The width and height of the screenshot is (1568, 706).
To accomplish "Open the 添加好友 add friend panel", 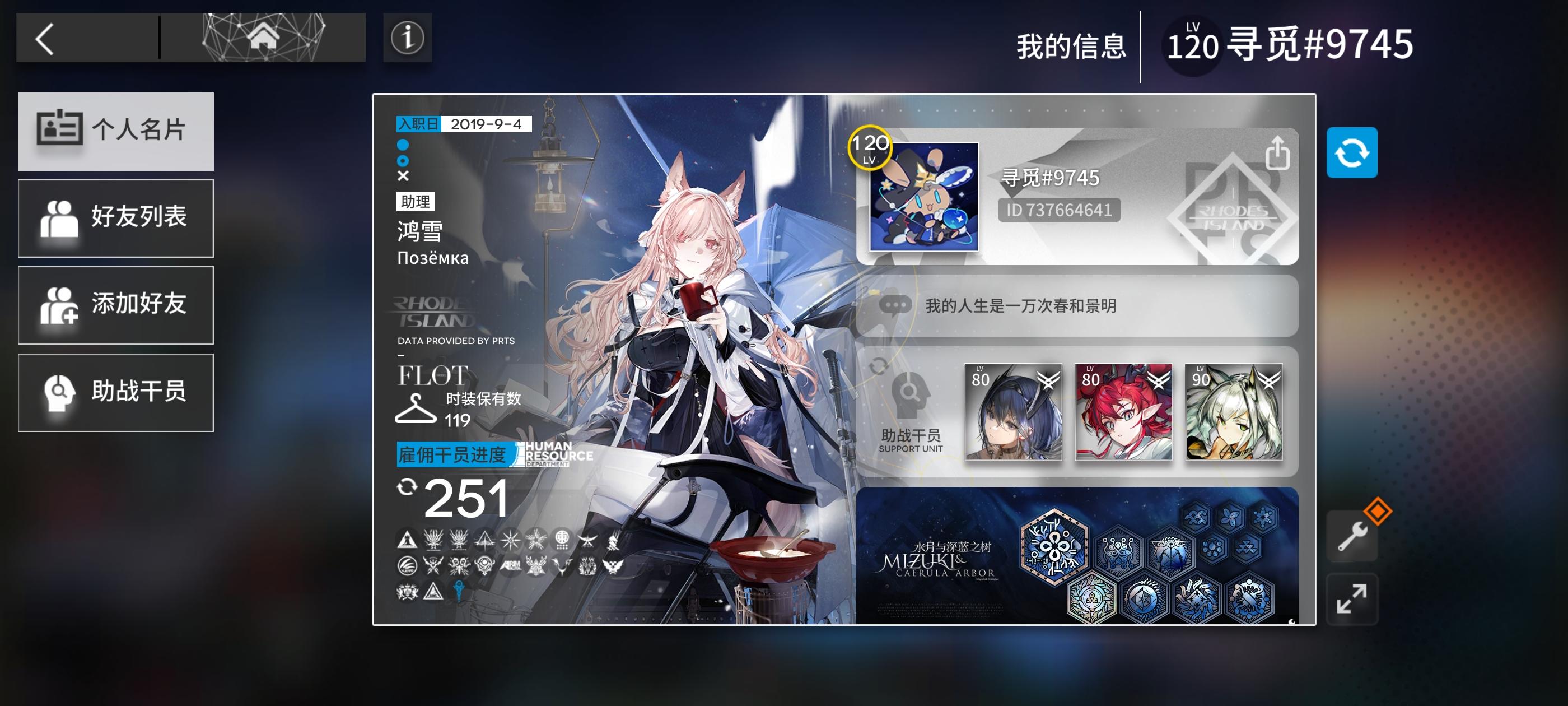I will (116, 305).
